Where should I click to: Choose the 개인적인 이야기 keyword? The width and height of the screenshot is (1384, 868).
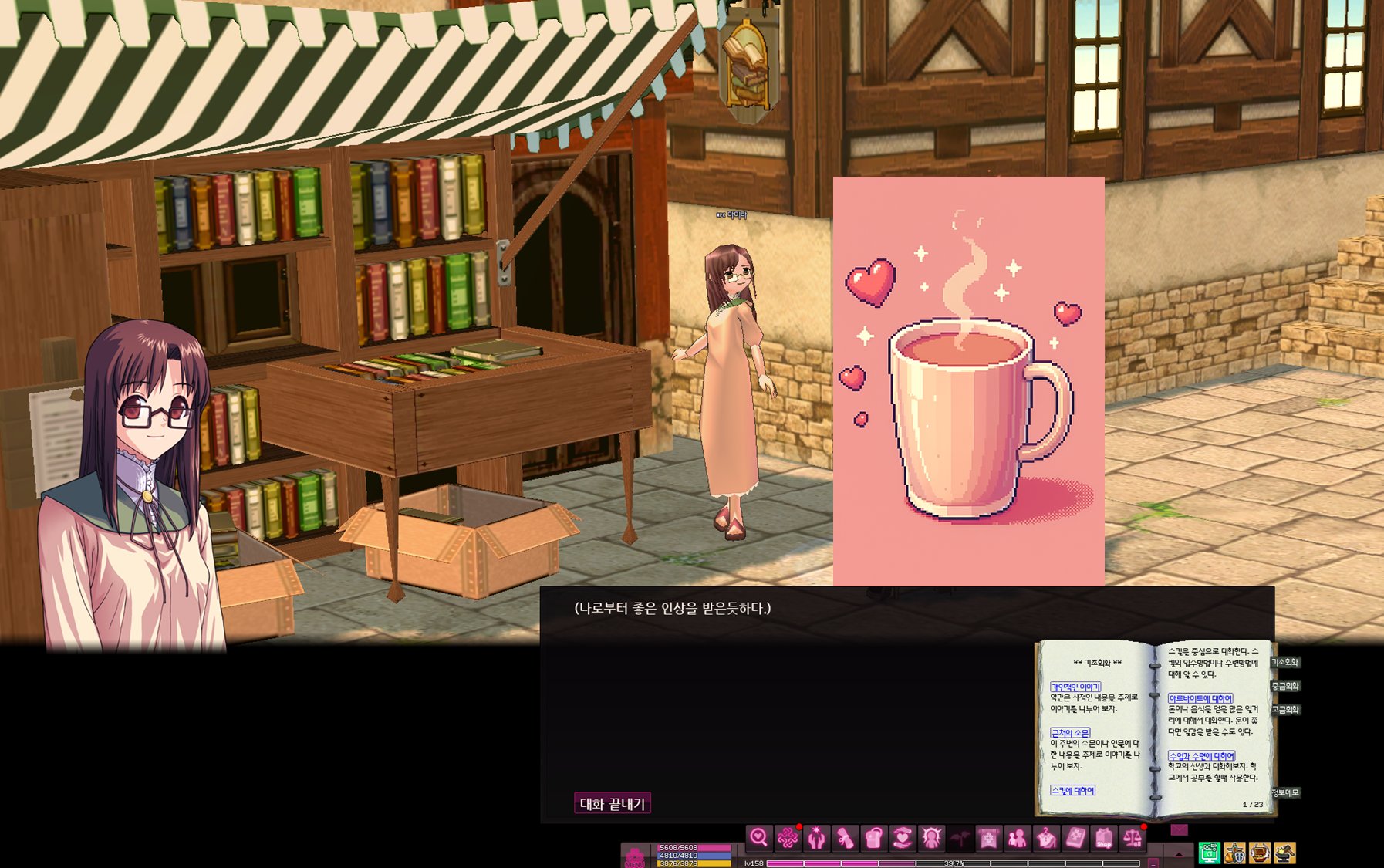(1075, 687)
